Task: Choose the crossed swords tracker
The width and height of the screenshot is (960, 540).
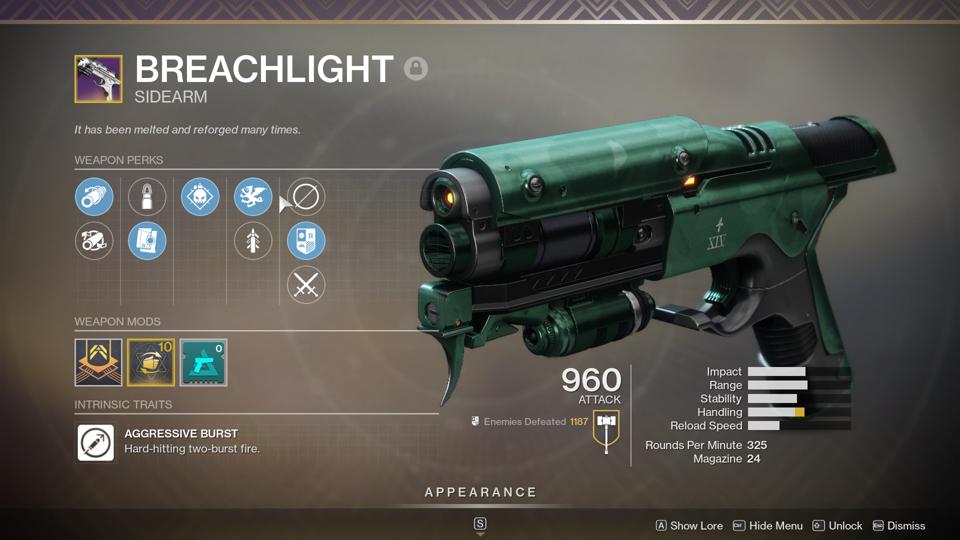Action: [306, 285]
